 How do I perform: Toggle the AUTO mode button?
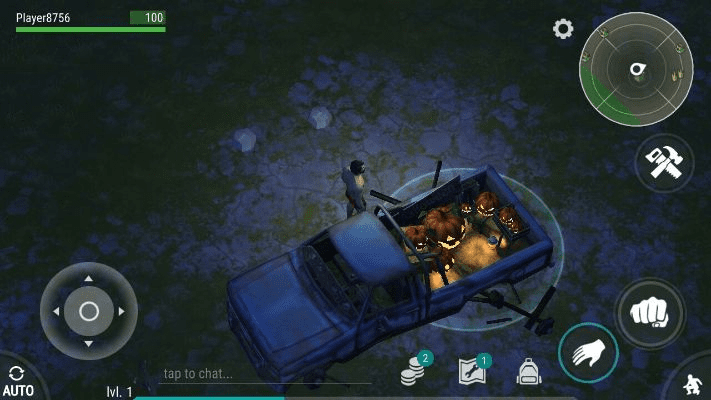click(x=17, y=381)
